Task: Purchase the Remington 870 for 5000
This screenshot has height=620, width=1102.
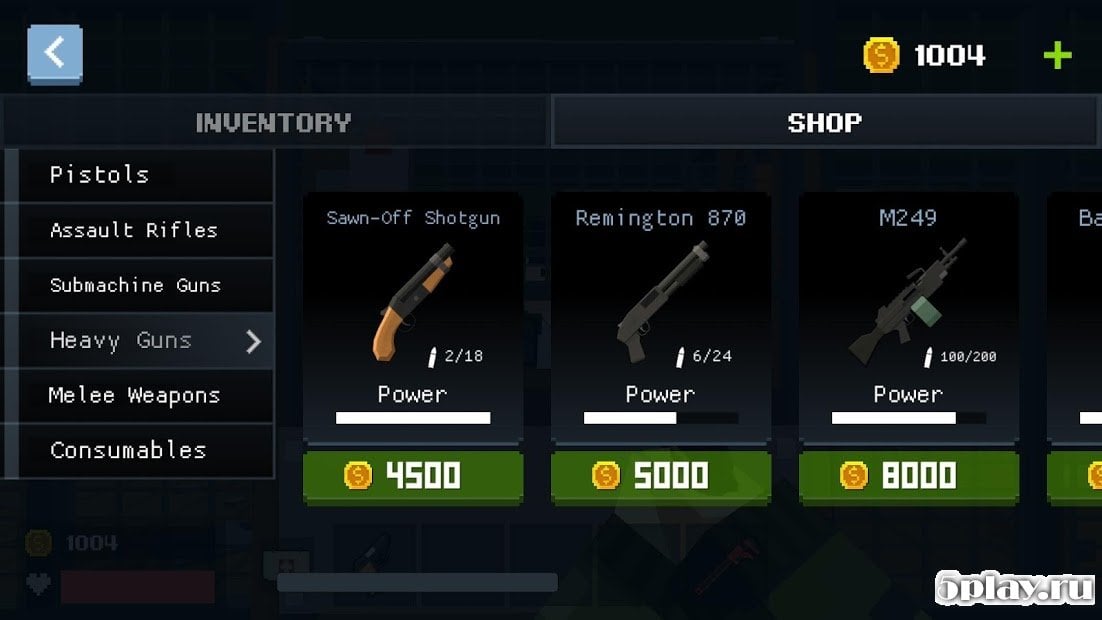Action: 660,476
